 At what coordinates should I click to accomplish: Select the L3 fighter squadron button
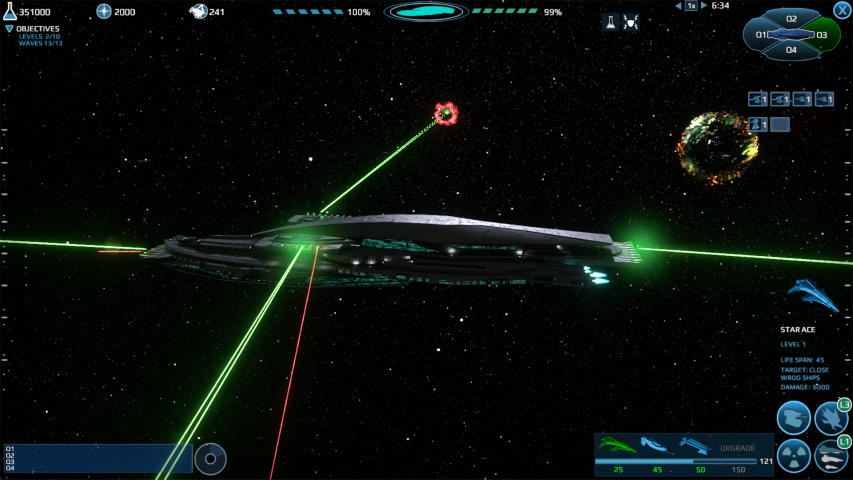[831, 418]
